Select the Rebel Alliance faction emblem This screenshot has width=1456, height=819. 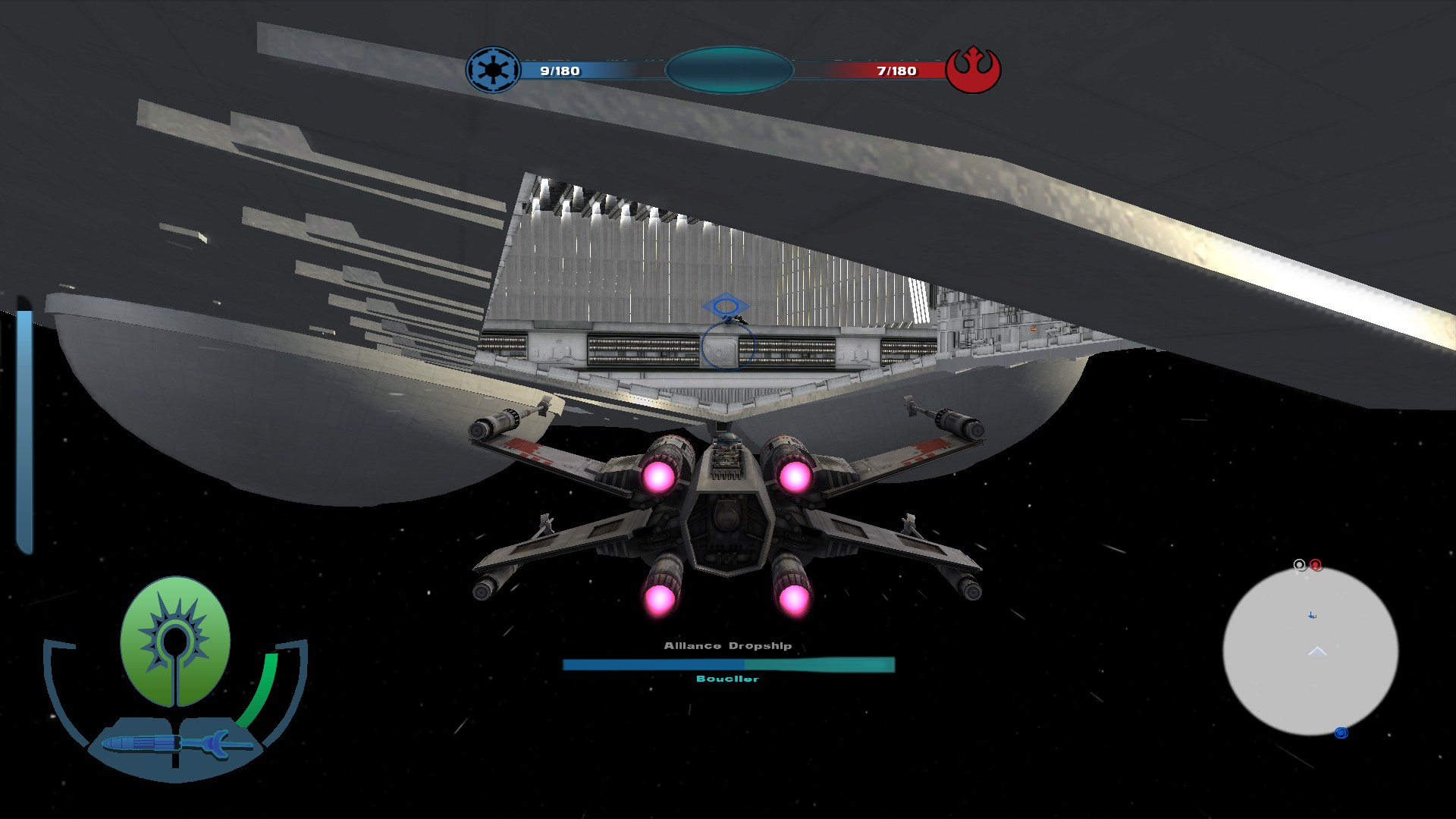click(974, 70)
